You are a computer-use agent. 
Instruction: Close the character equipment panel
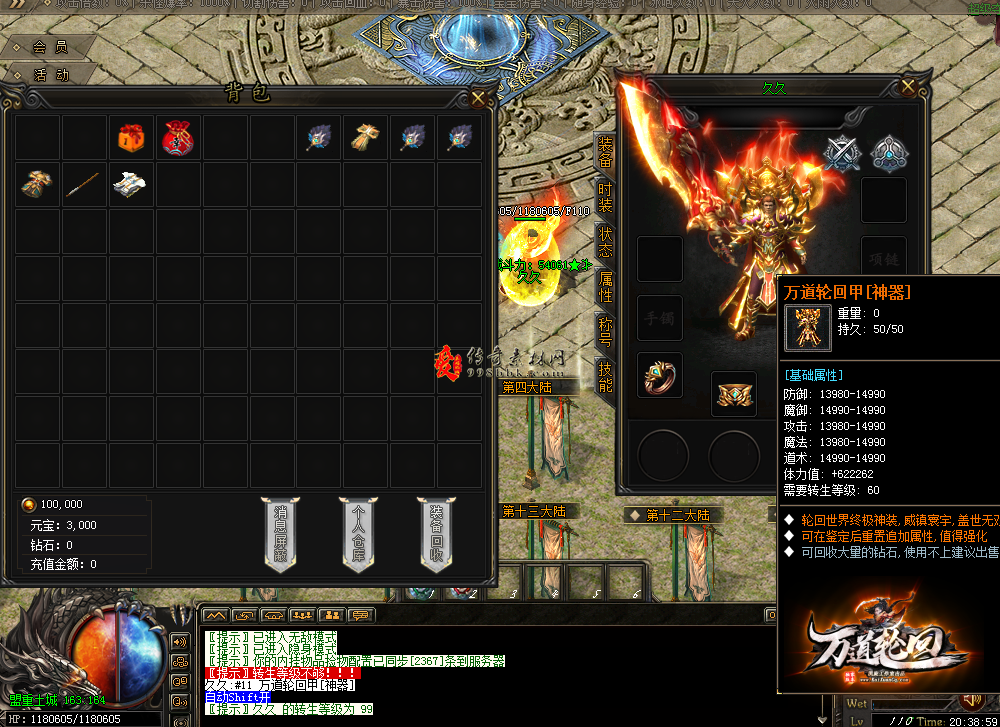coord(908,87)
